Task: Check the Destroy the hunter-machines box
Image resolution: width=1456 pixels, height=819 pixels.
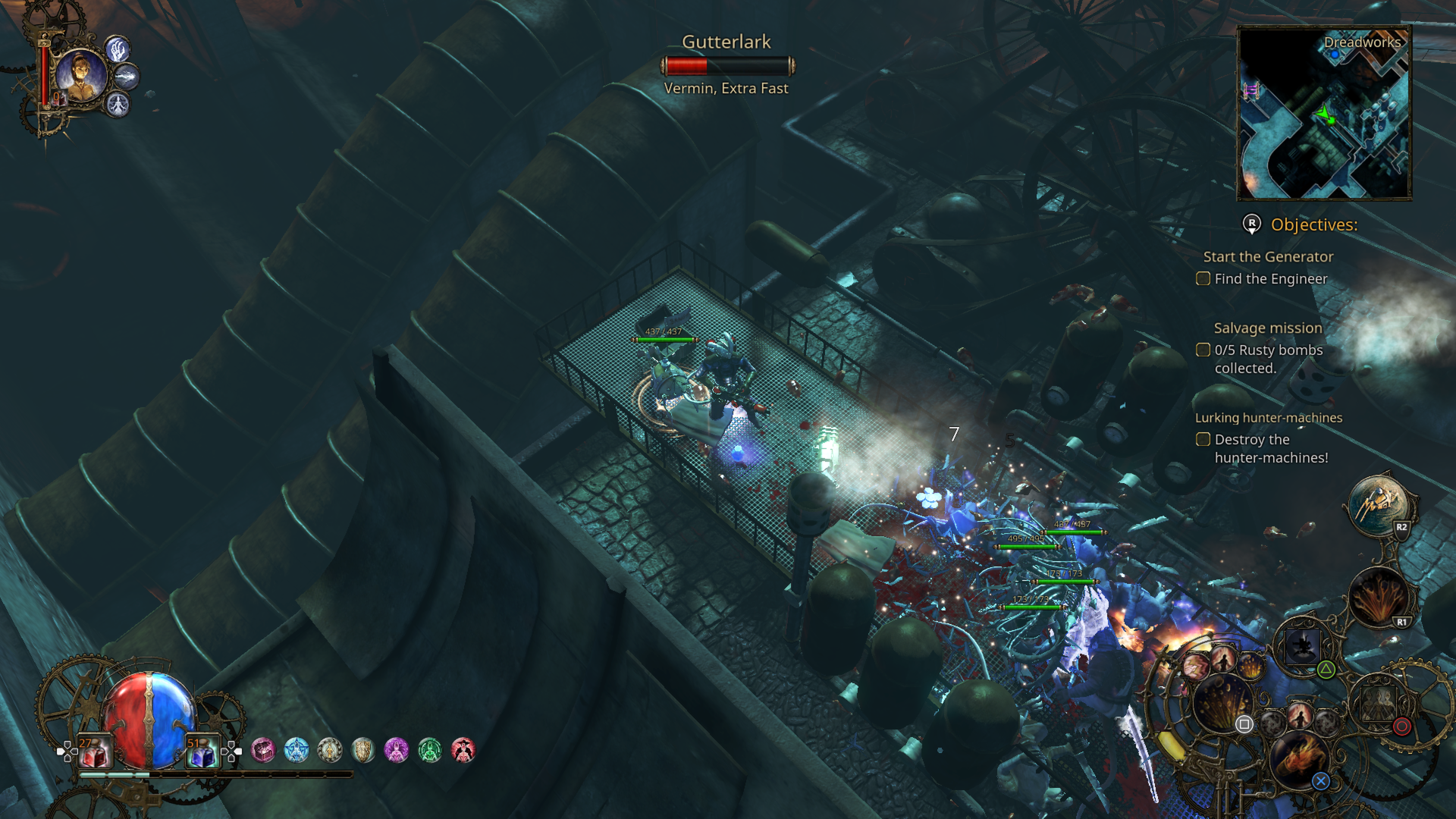Action: pos(1203,439)
